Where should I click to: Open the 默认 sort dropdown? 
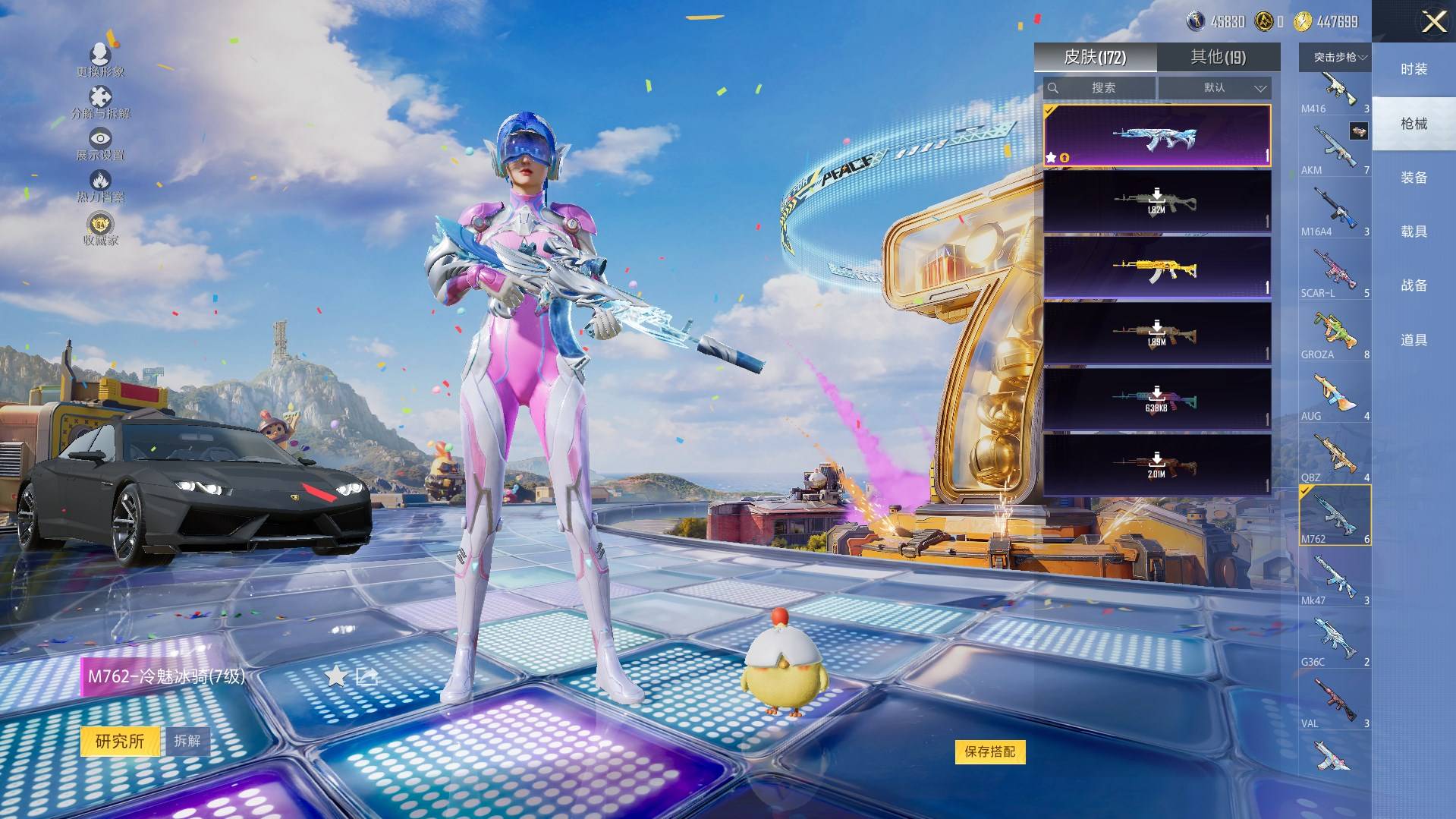point(1215,88)
